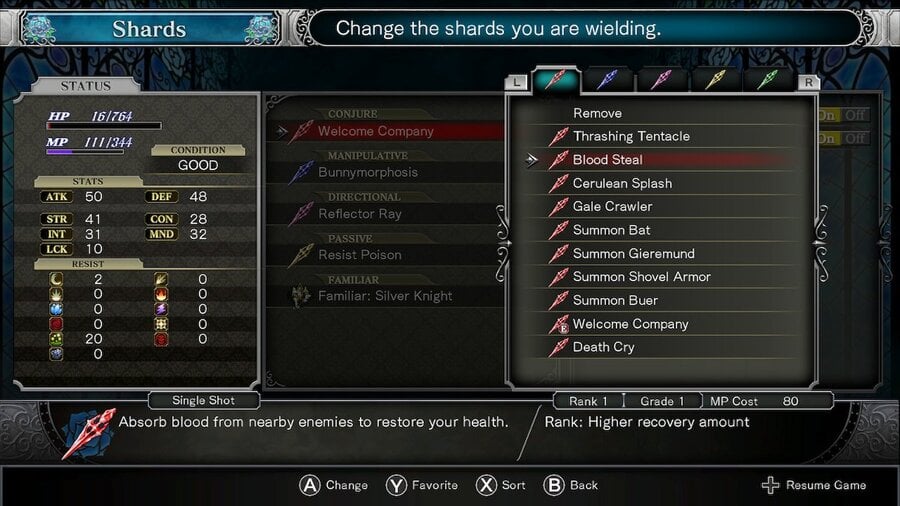This screenshot has width=900, height=506.
Task: Select the Summon Shovel Armor shard
Action: tap(640, 276)
